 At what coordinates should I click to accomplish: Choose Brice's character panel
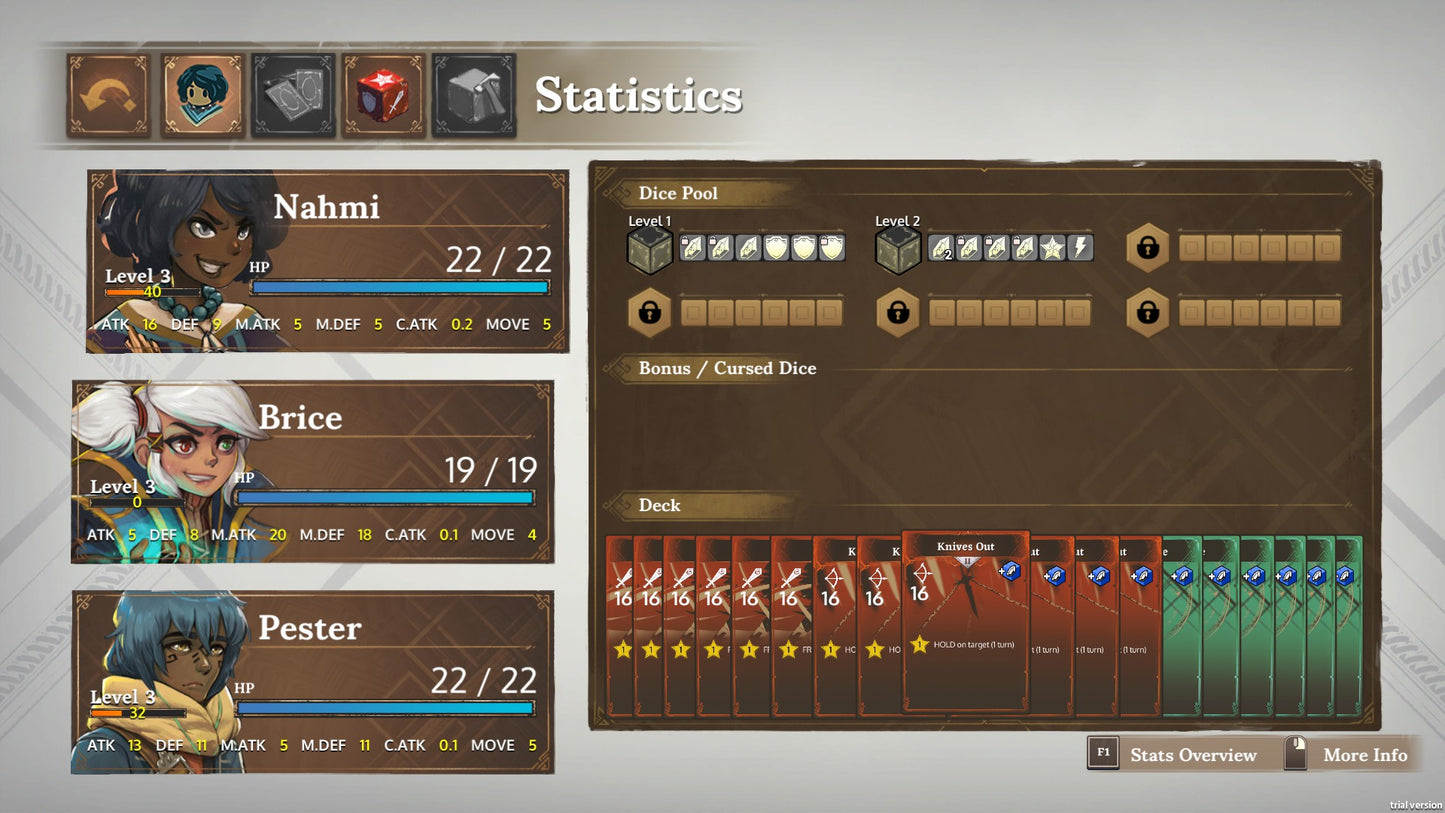click(x=312, y=471)
